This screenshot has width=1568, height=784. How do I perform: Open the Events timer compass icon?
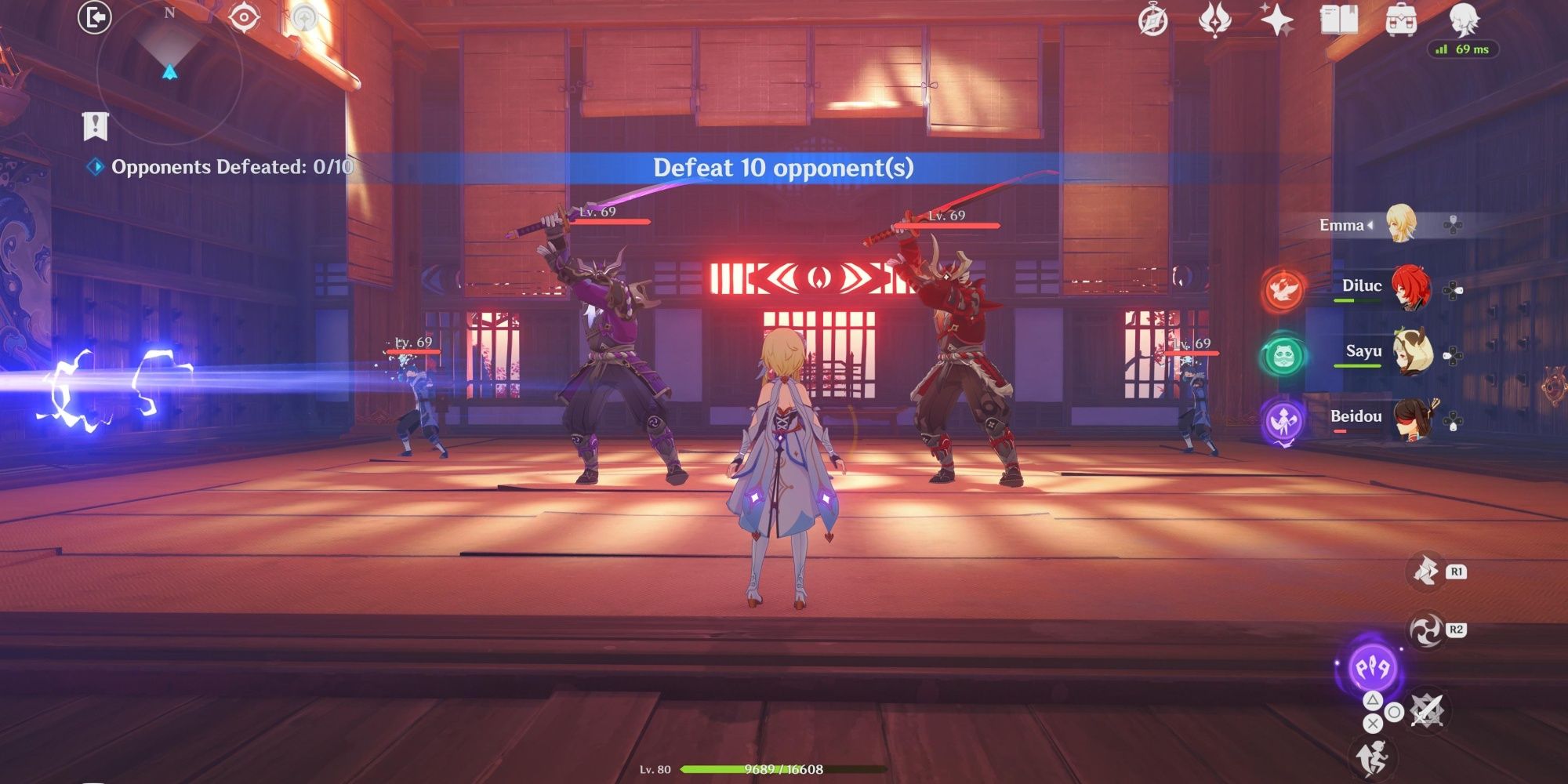pos(1152,18)
